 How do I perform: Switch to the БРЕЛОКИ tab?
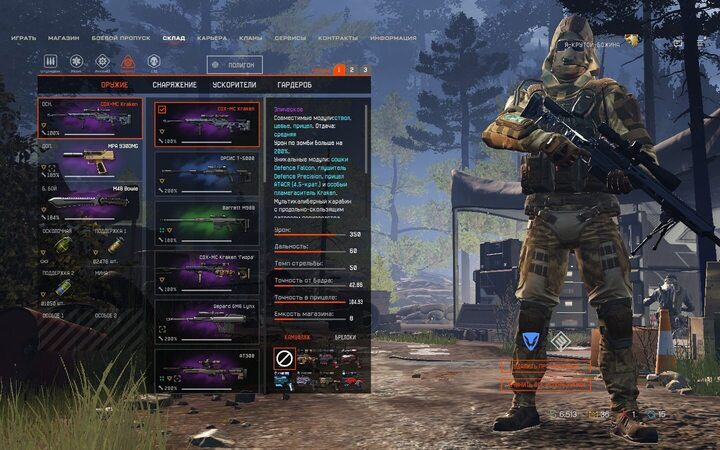click(x=345, y=338)
